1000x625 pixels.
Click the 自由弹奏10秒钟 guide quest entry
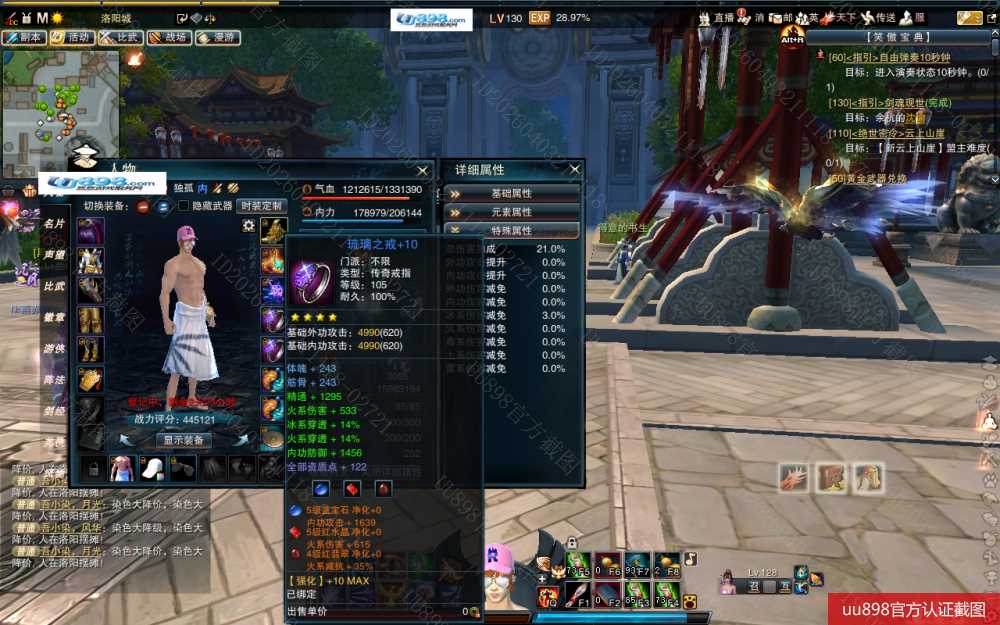[x=895, y=58]
